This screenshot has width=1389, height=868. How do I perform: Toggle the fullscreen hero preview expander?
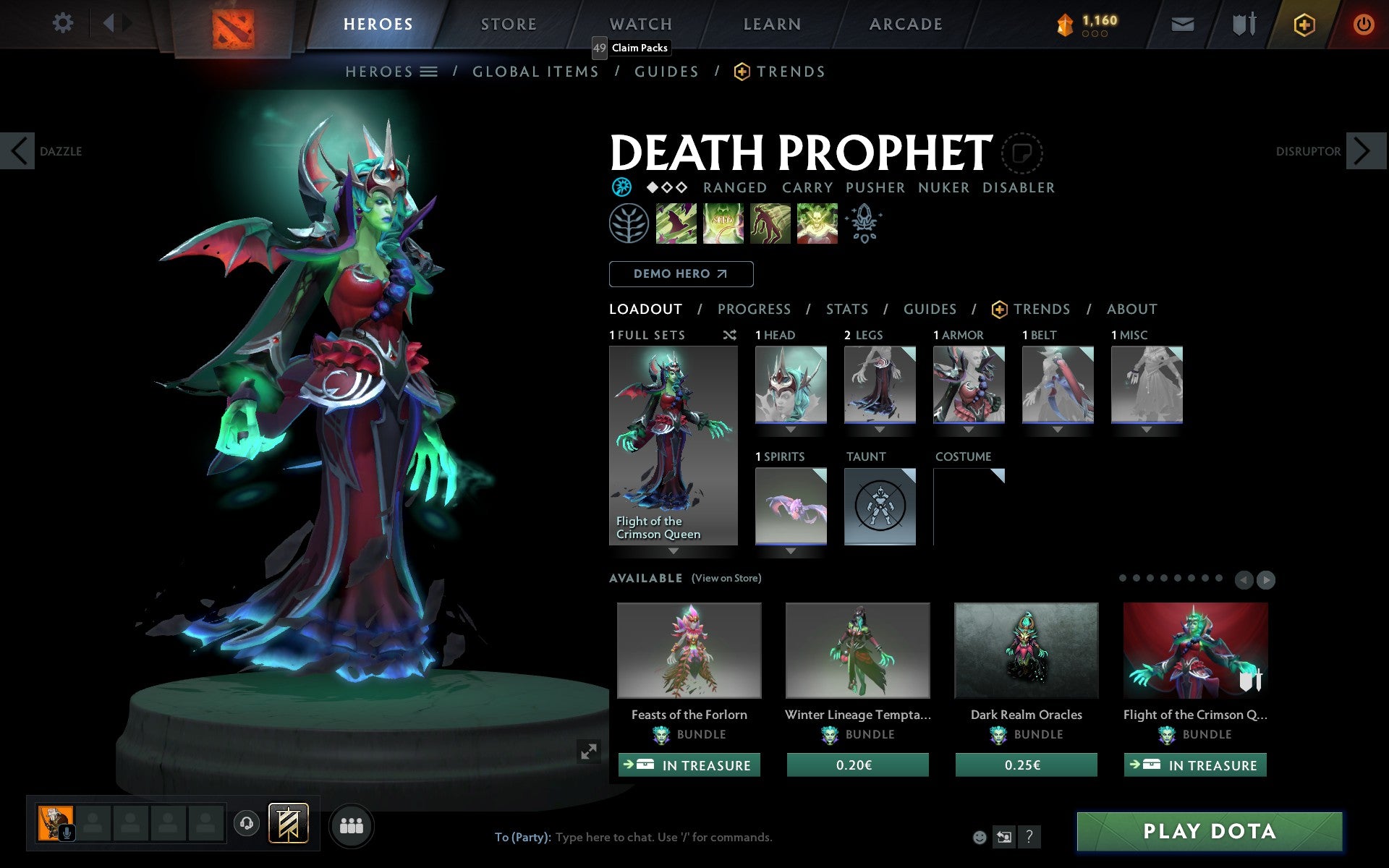(588, 752)
